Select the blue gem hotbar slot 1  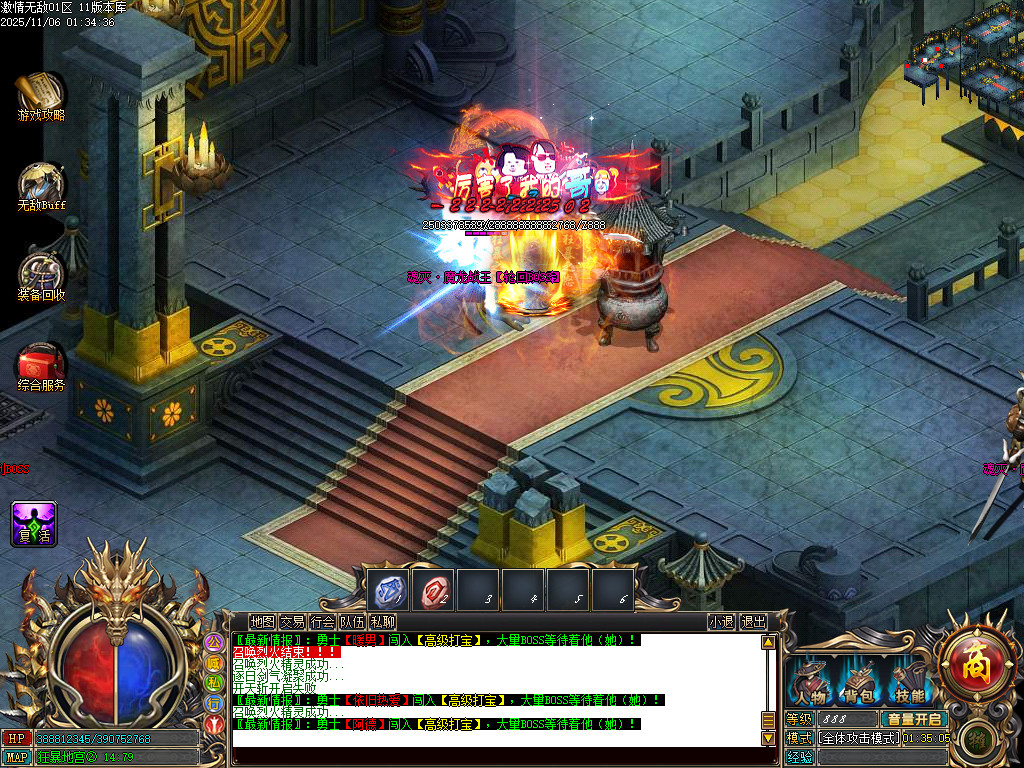(x=389, y=590)
